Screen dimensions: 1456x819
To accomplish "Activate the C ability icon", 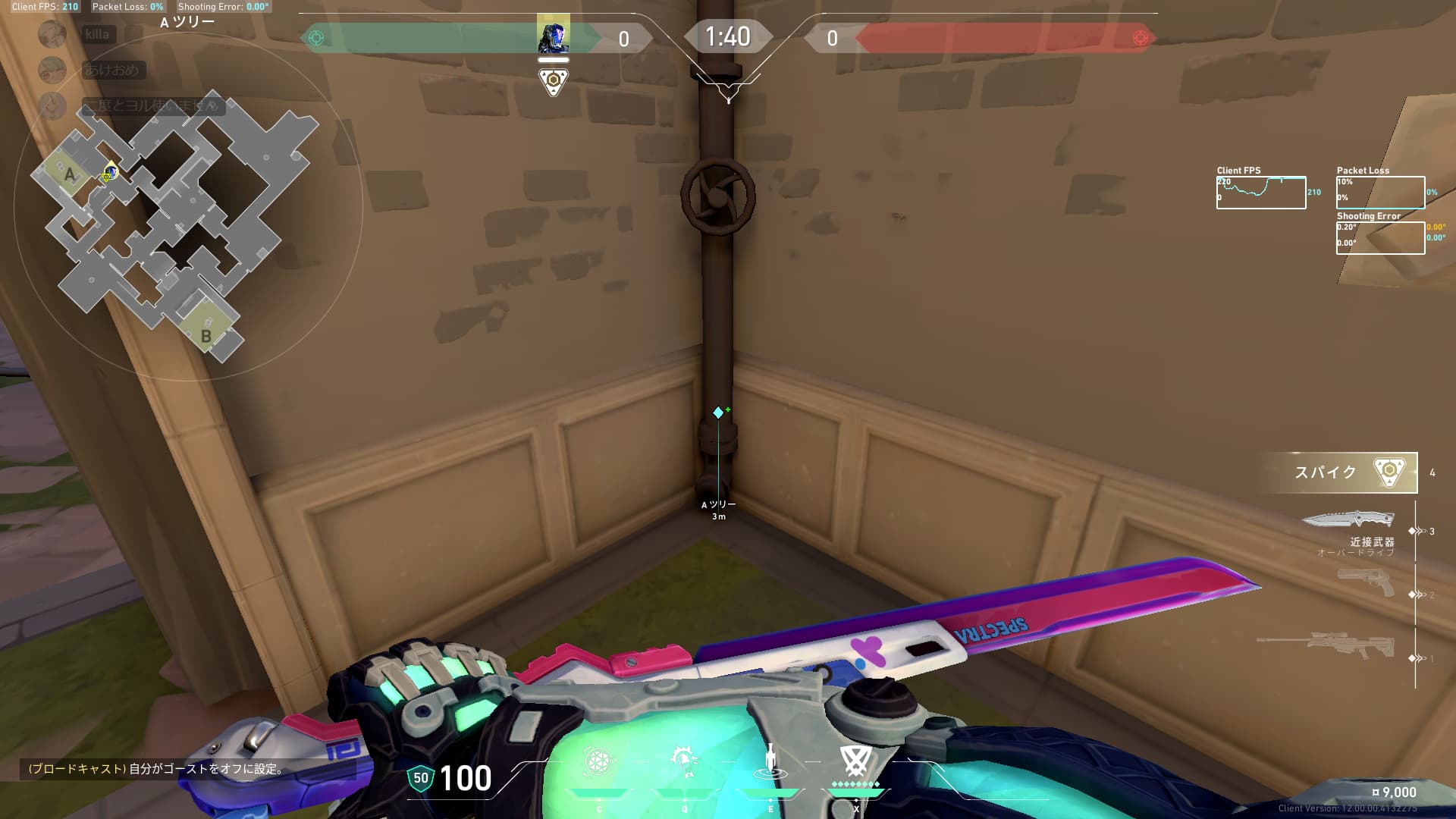I will click(598, 761).
